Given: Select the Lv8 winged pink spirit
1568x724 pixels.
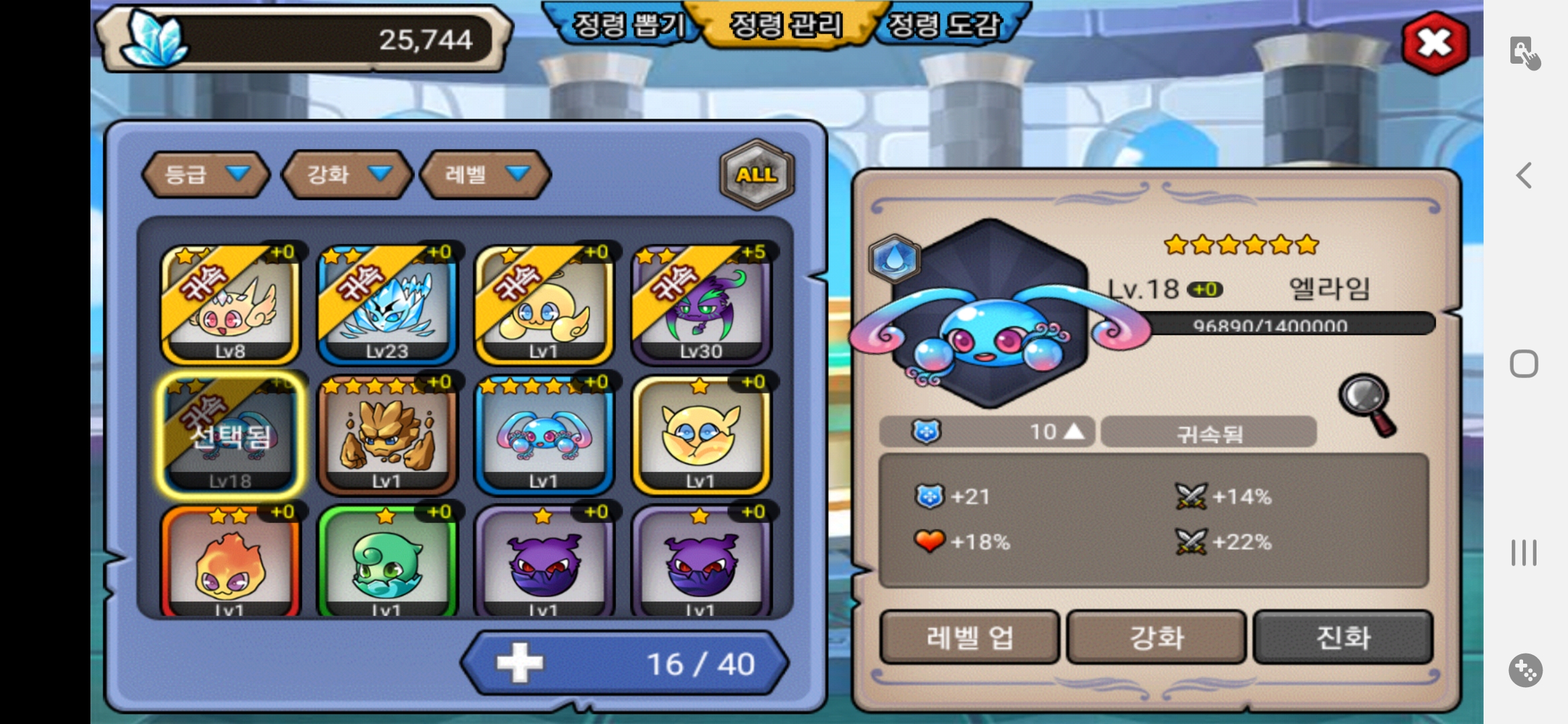Looking at the screenshot, I should [230, 304].
